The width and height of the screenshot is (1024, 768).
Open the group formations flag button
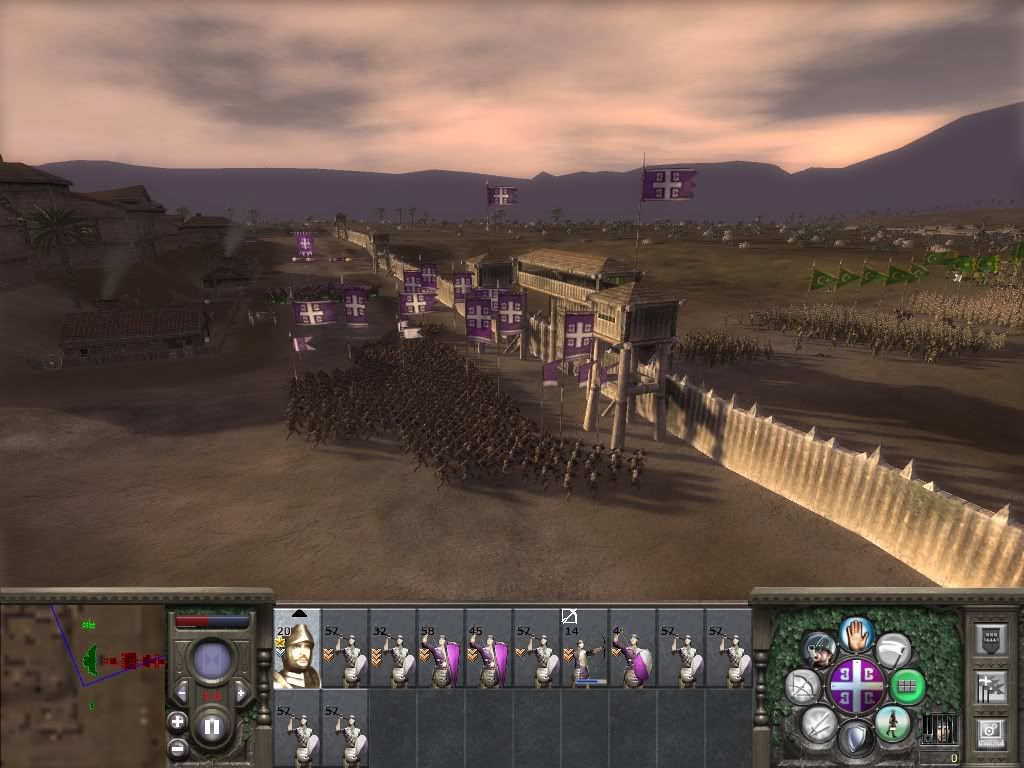point(991,686)
